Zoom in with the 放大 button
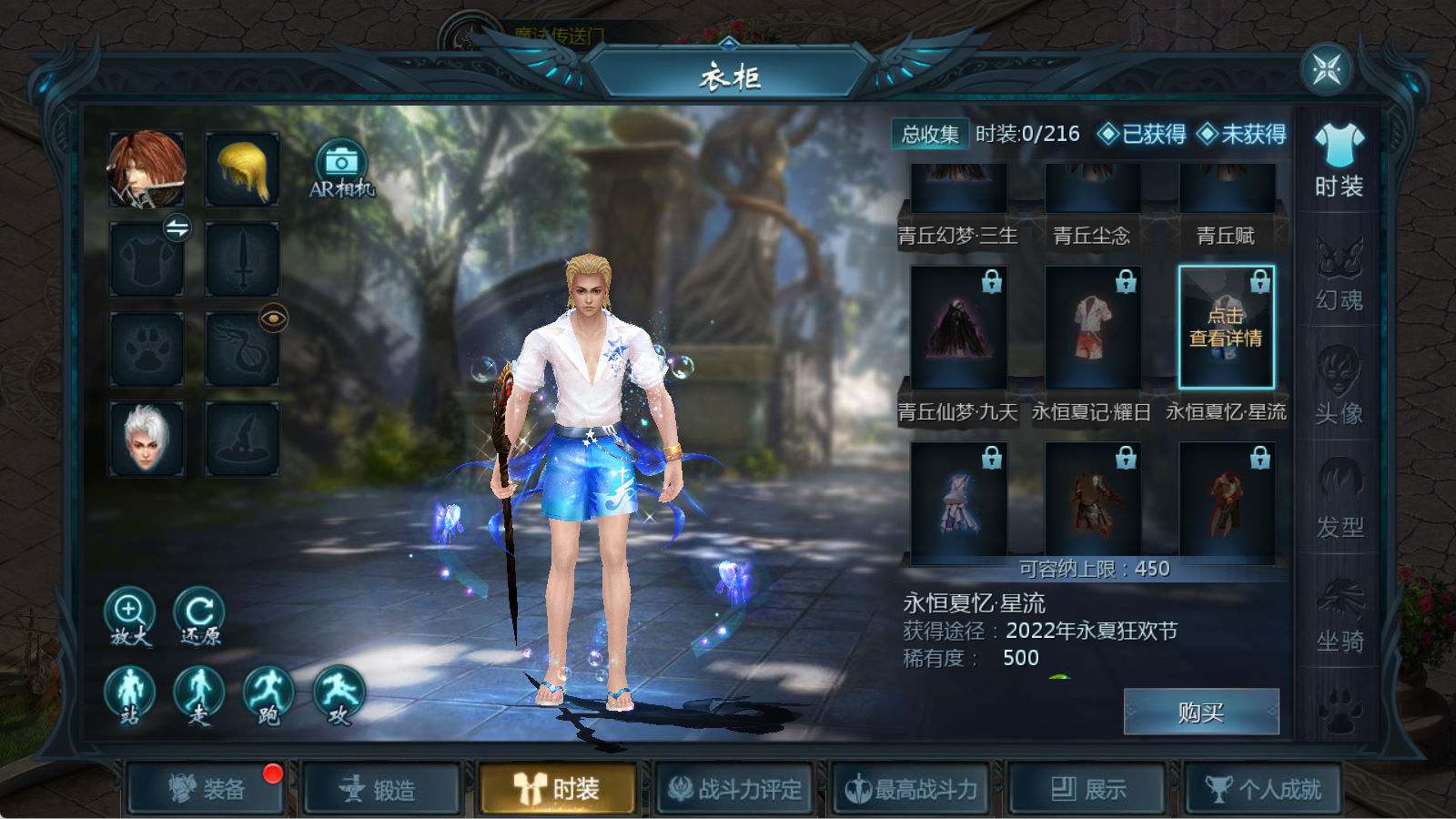Screen dimensions: 1456x819 coord(129,615)
